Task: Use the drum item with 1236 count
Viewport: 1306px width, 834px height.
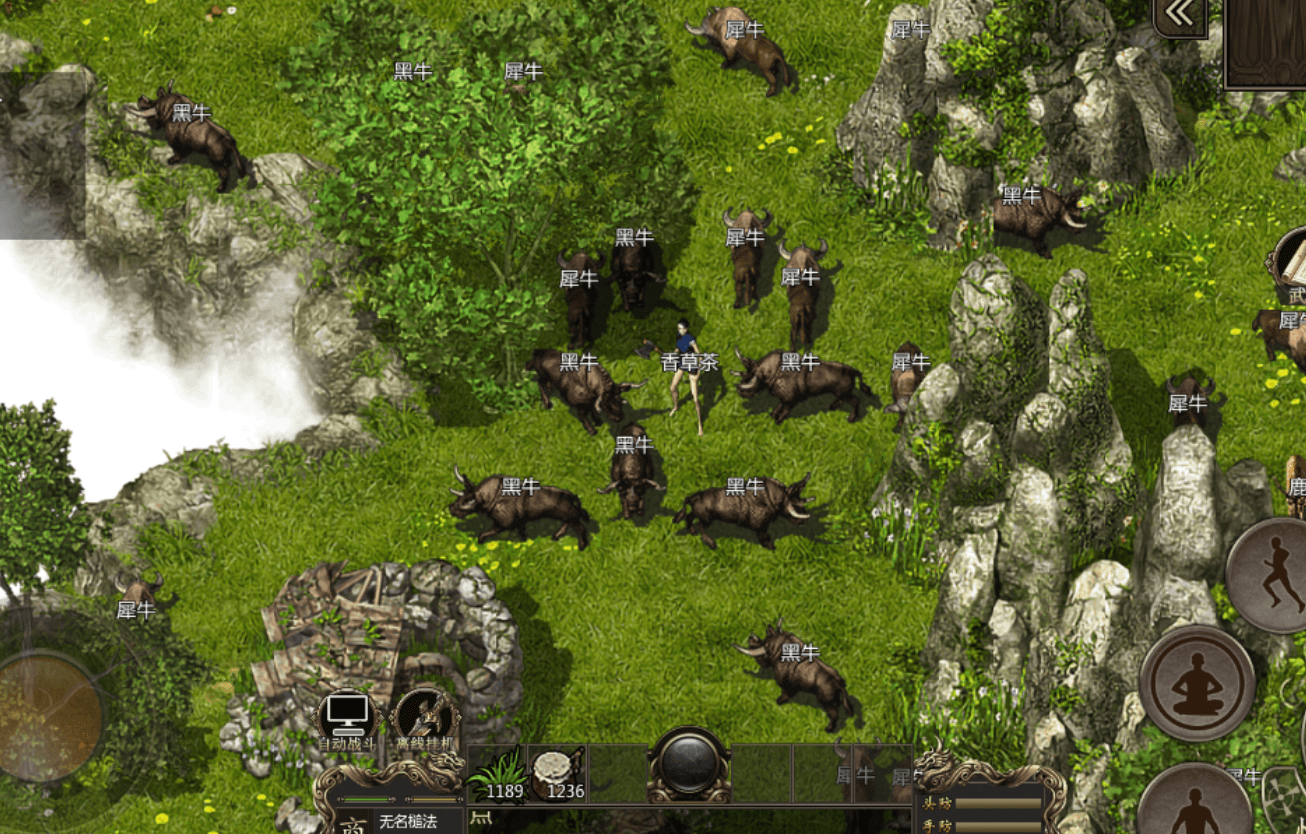Action: coord(557,774)
